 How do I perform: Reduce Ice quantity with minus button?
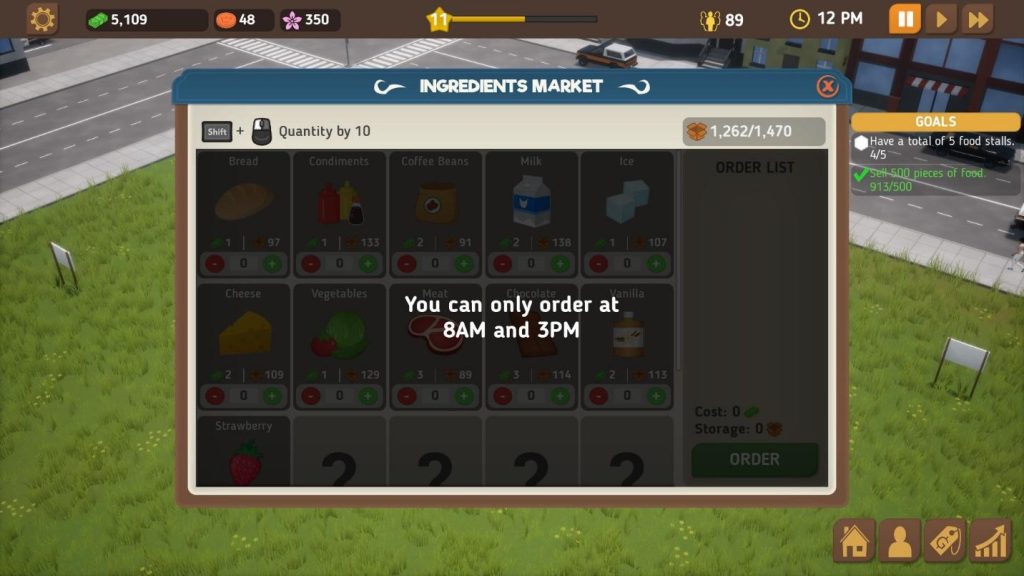coord(599,264)
